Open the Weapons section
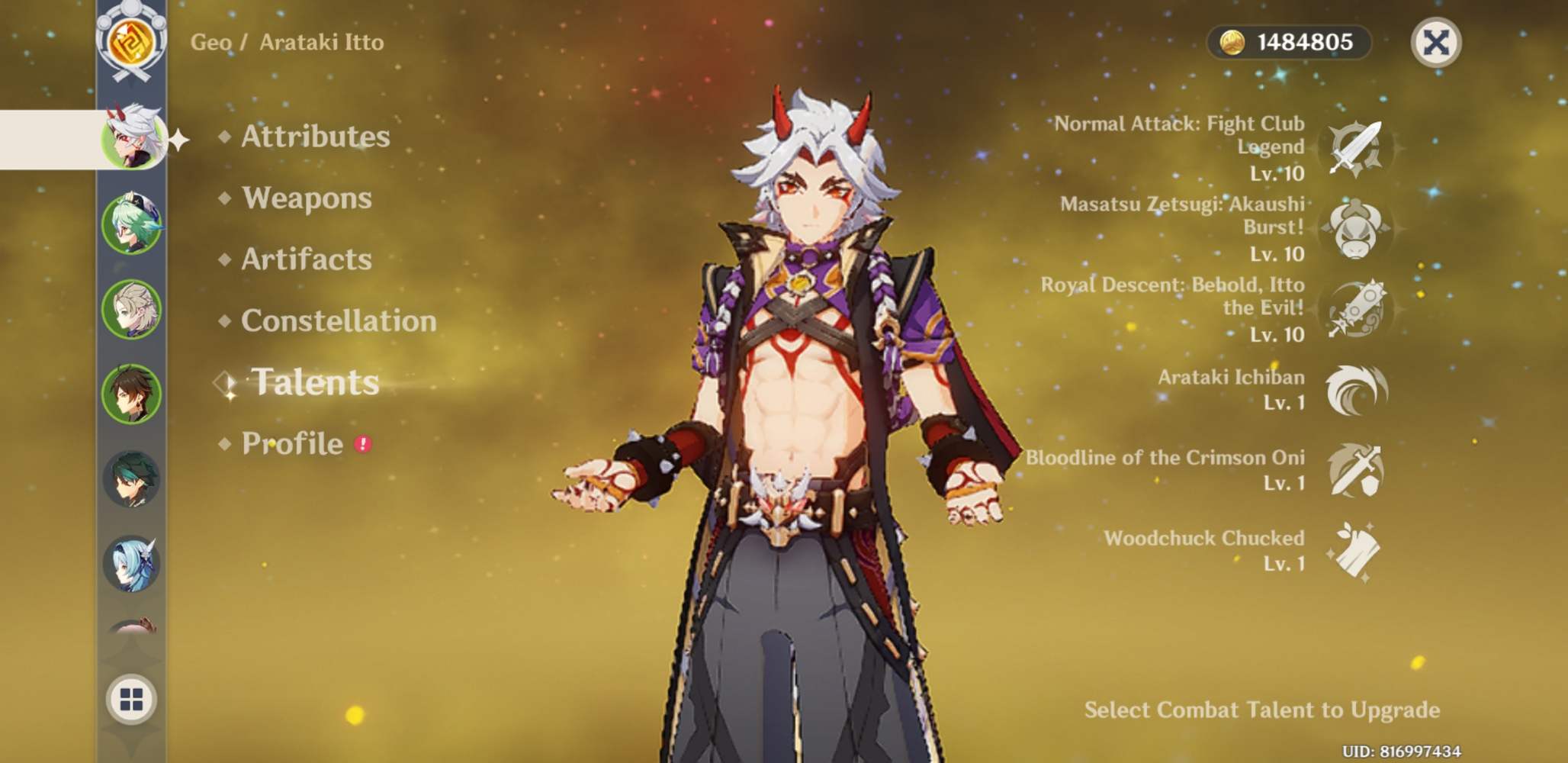 (306, 199)
